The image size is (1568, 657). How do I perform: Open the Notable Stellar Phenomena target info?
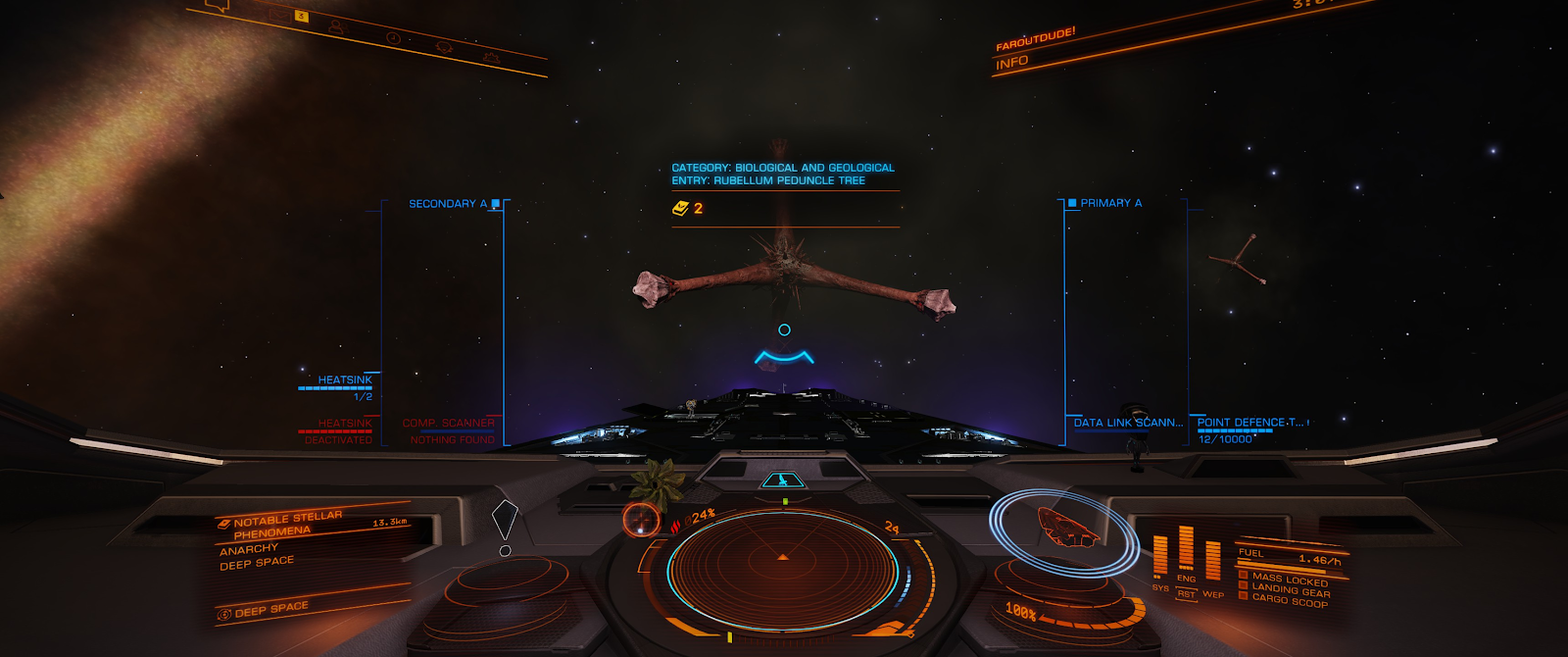(288, 524)
